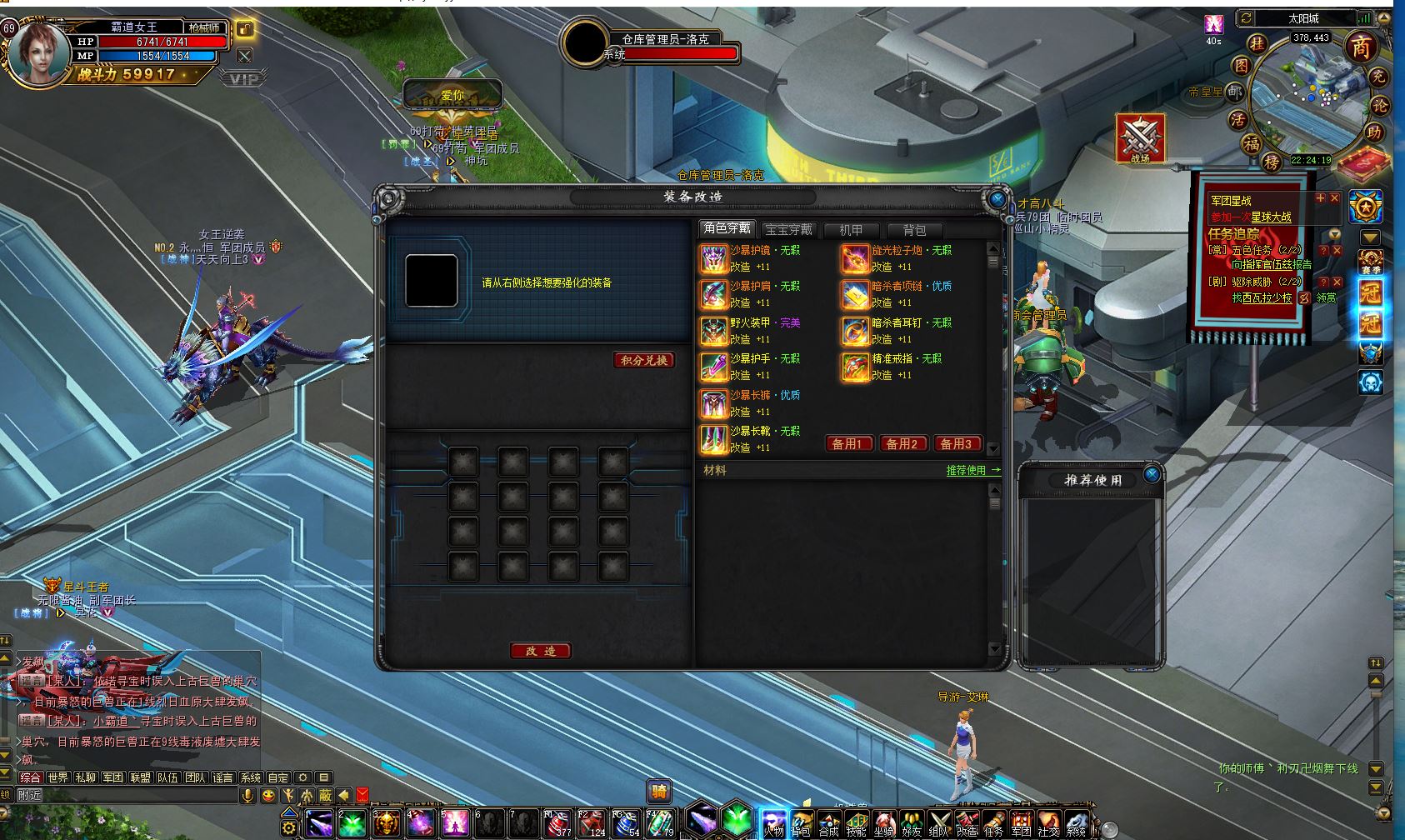Switch to the 宝宝穿戴 tab
This screenshot has height=840, width=1405.
coord(787,230)
